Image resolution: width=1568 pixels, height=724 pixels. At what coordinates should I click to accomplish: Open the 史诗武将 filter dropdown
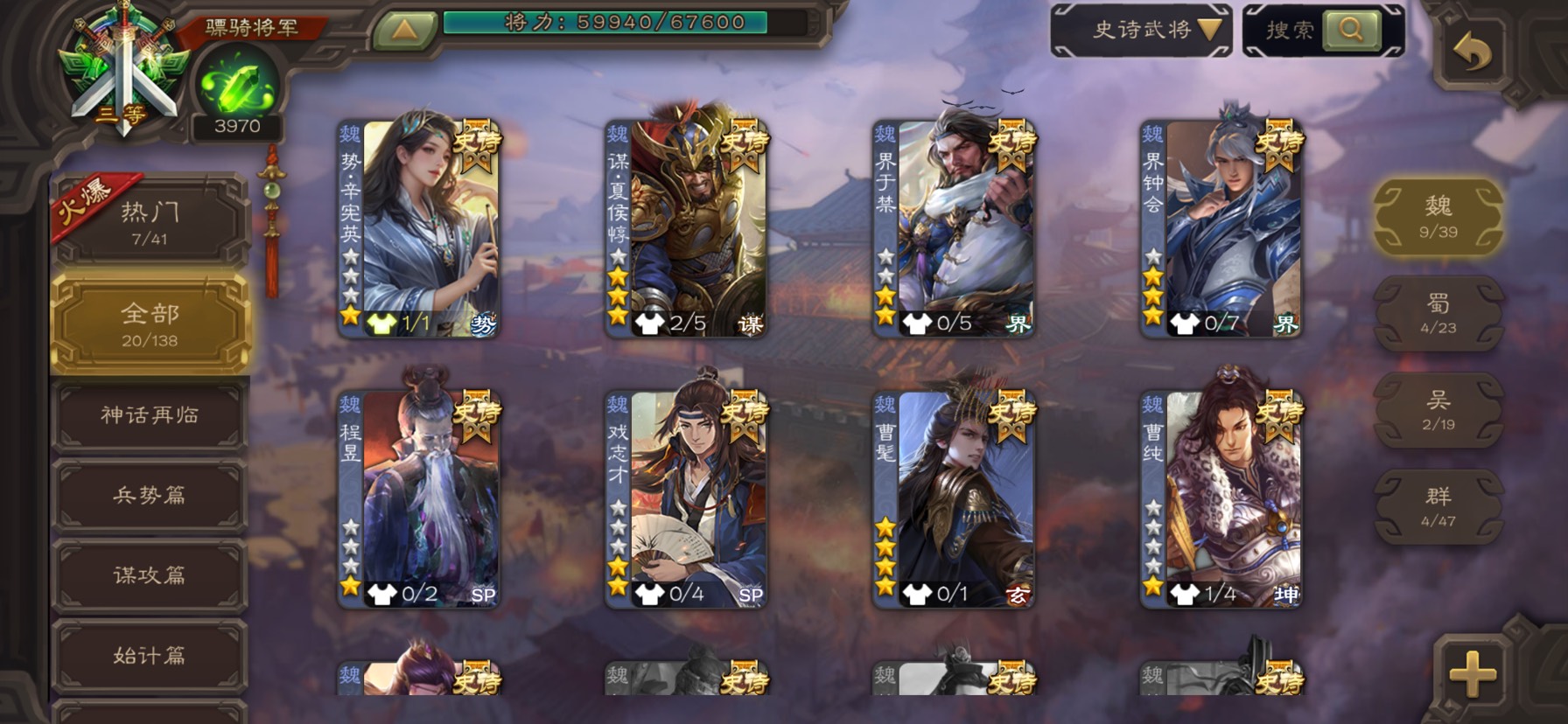point(1141,31)
